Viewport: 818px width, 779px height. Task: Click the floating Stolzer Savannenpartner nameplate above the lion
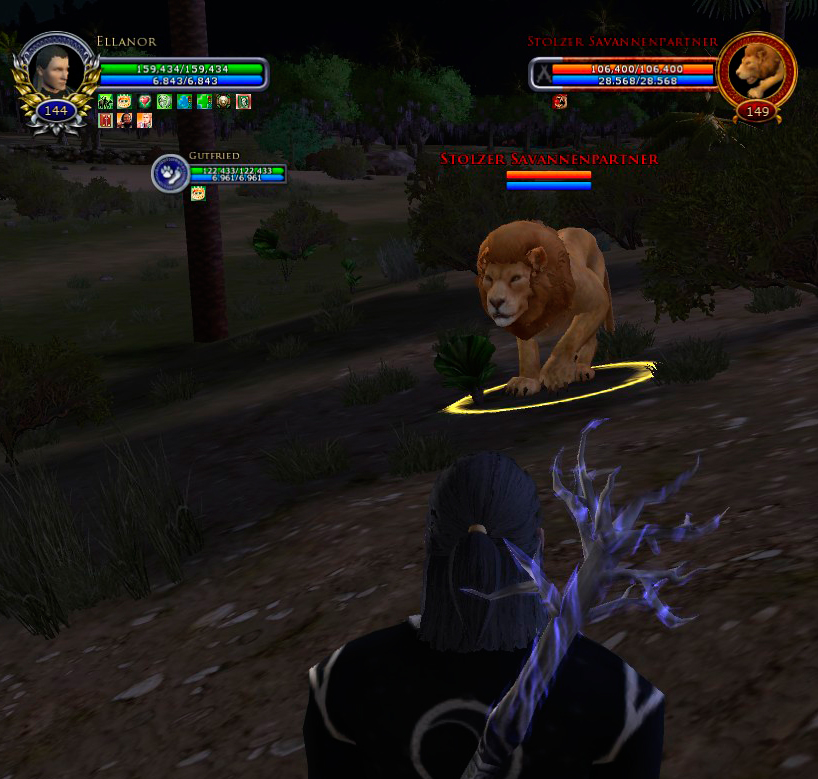point(549,159)
